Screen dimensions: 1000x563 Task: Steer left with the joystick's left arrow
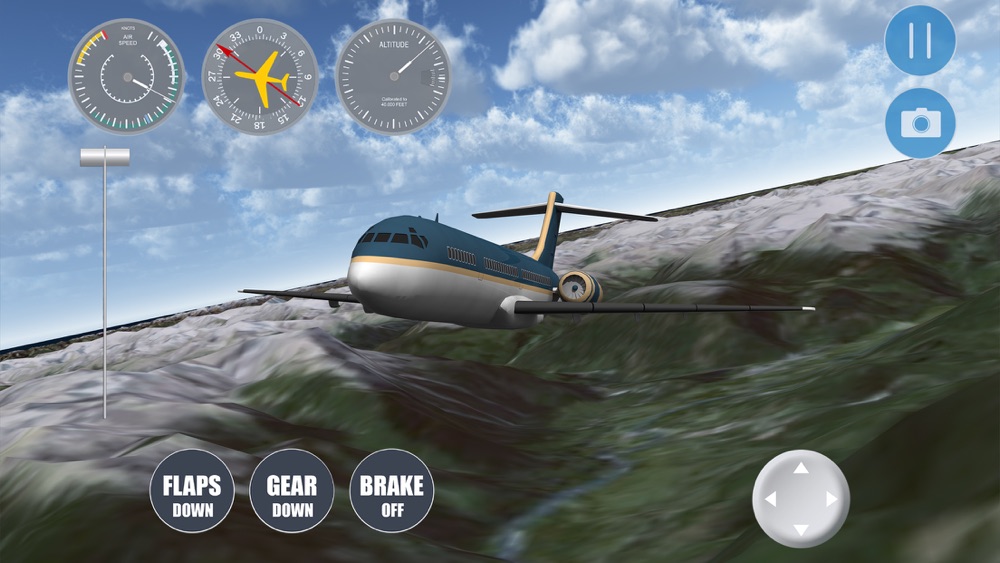(770, 499)
